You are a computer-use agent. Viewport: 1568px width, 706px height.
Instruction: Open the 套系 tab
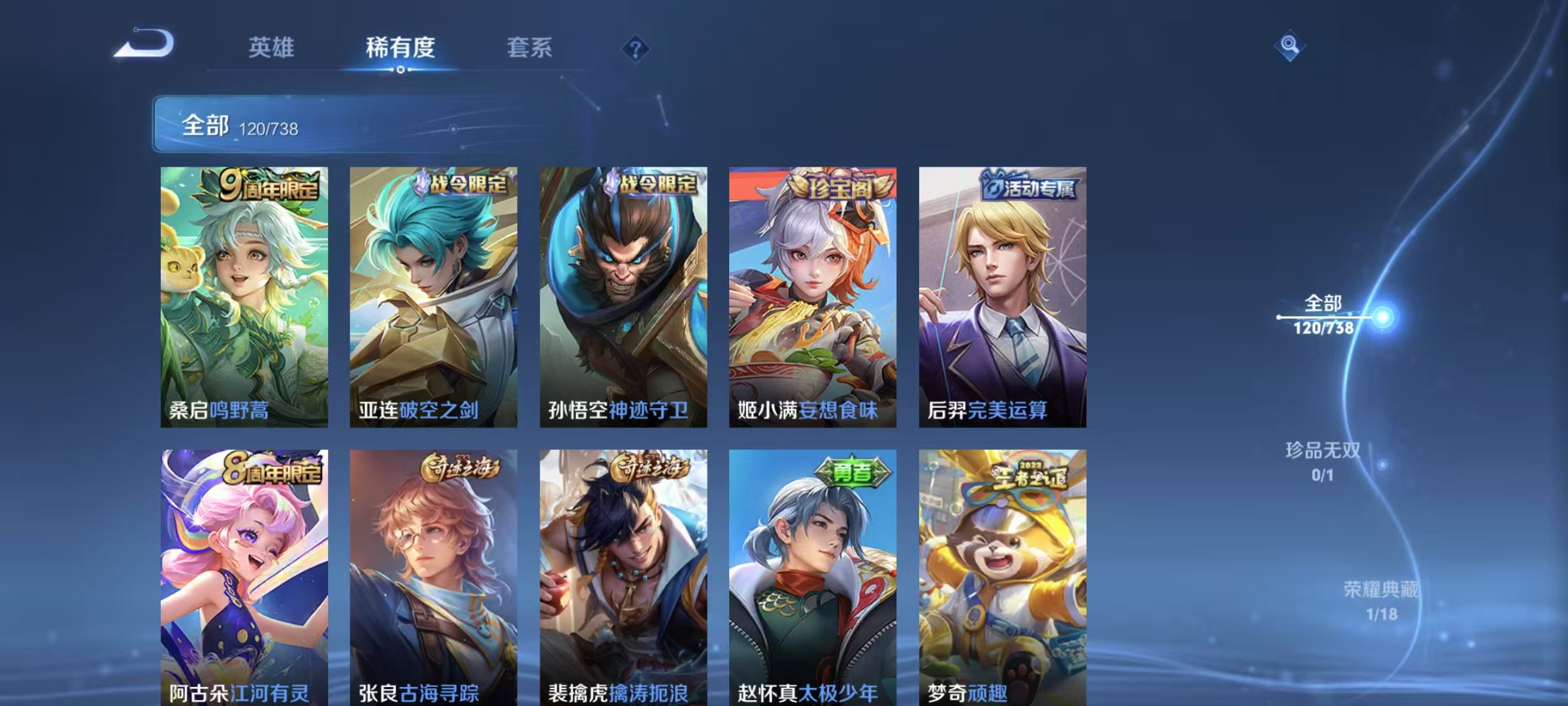click(529, 47)
